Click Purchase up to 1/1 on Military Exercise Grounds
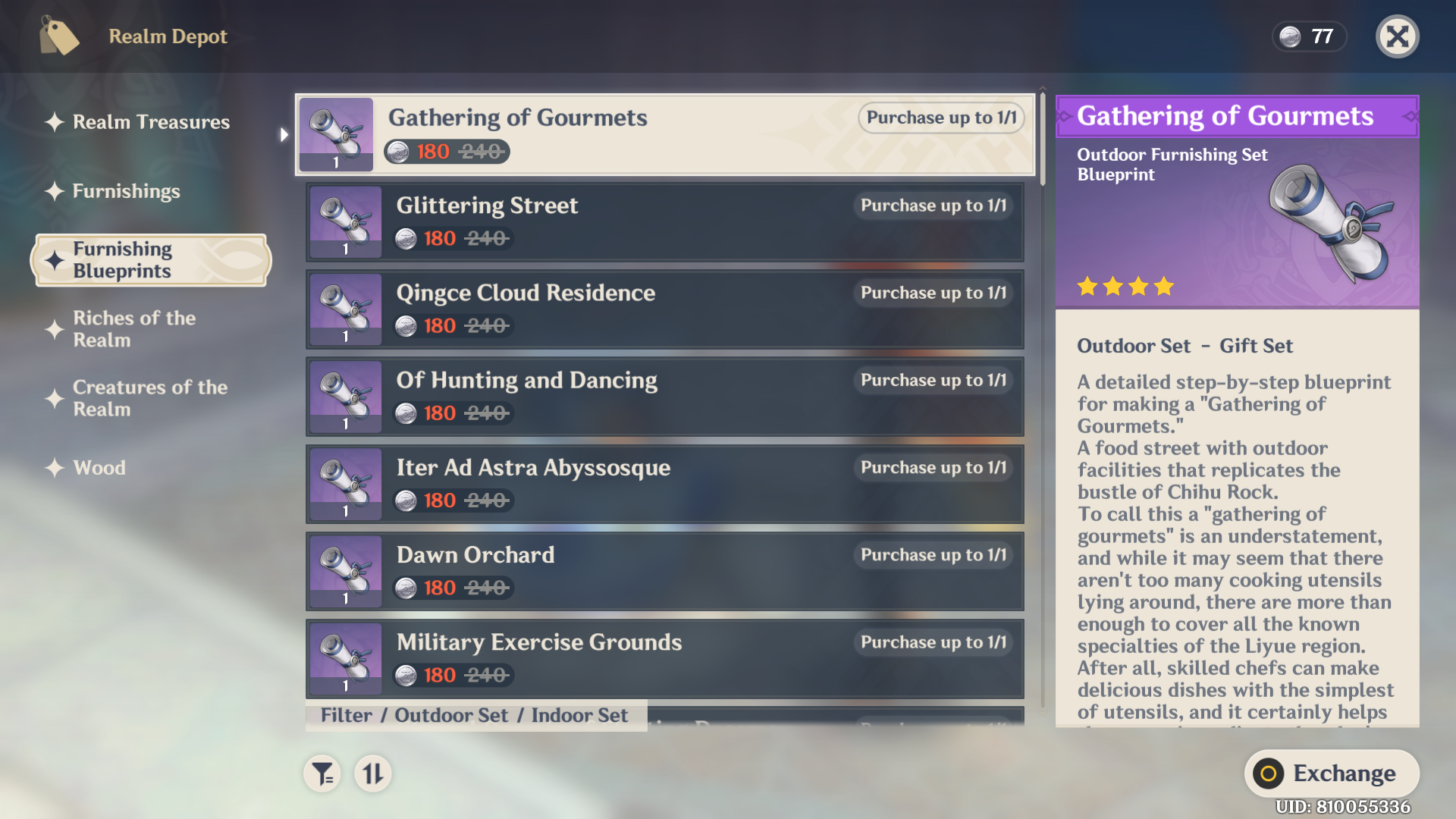 tap(934, 642)
